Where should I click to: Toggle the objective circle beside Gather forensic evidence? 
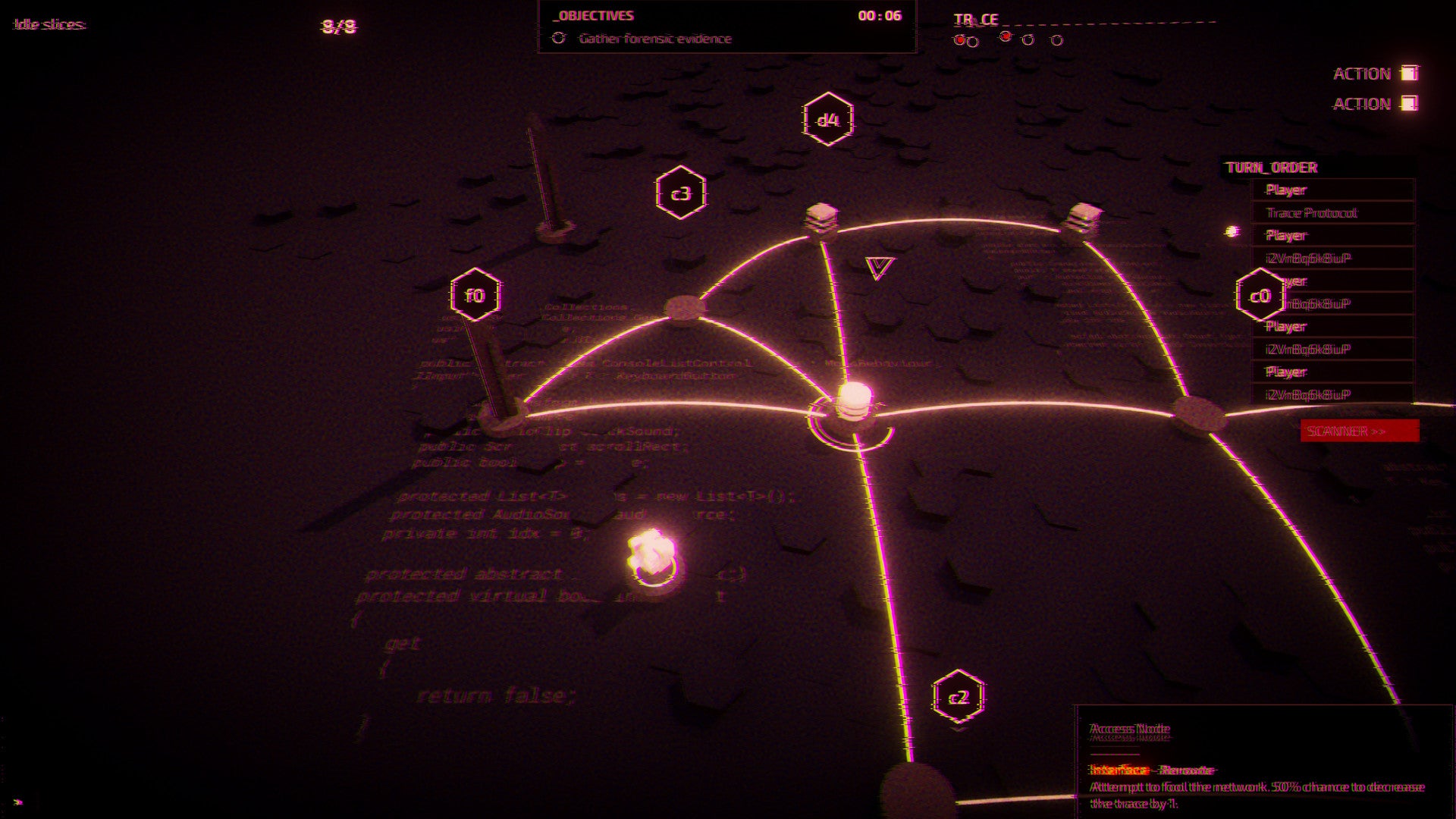click(x=559, y=36)
